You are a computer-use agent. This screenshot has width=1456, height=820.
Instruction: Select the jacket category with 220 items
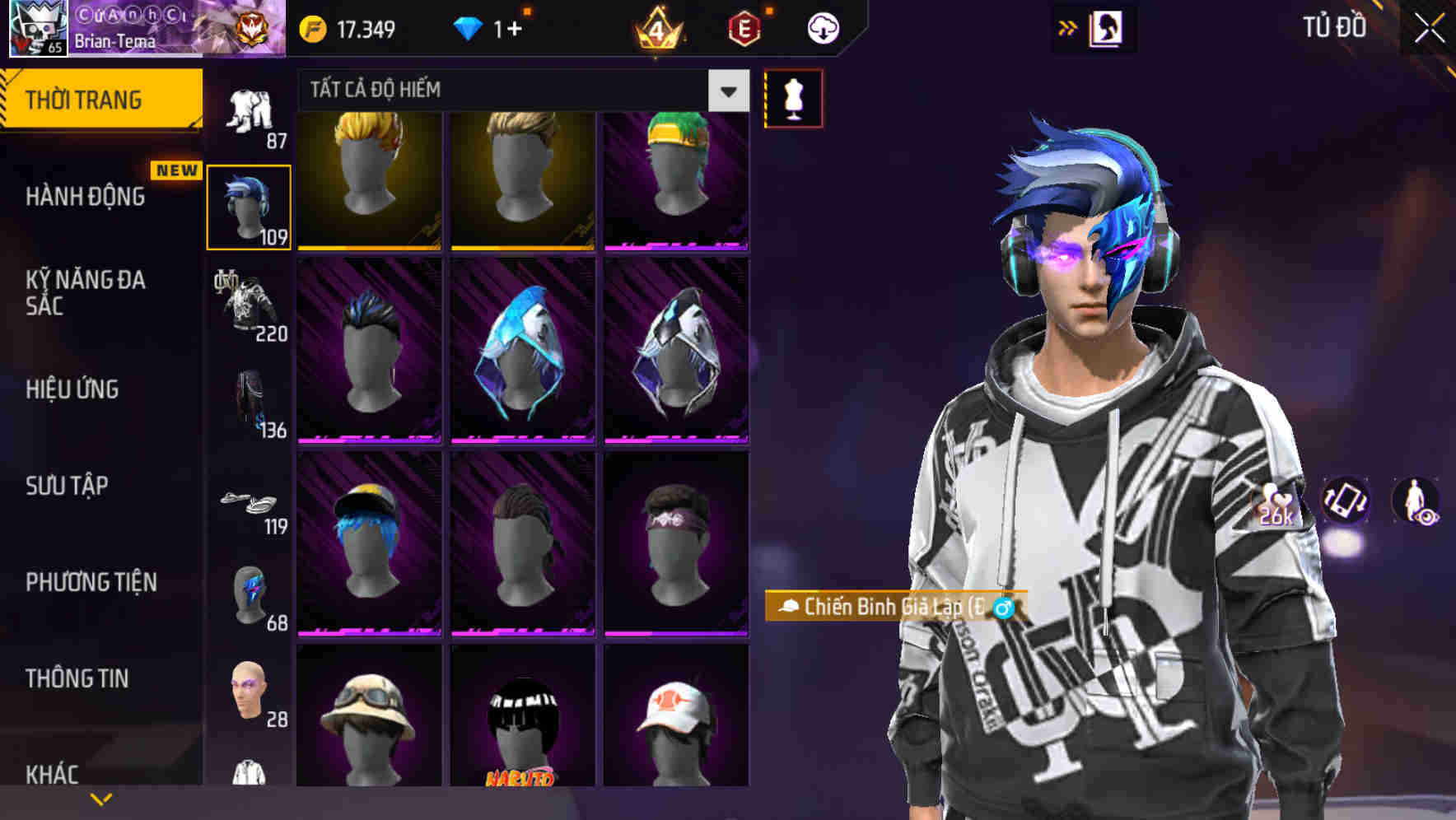click(x=250, y=305)
